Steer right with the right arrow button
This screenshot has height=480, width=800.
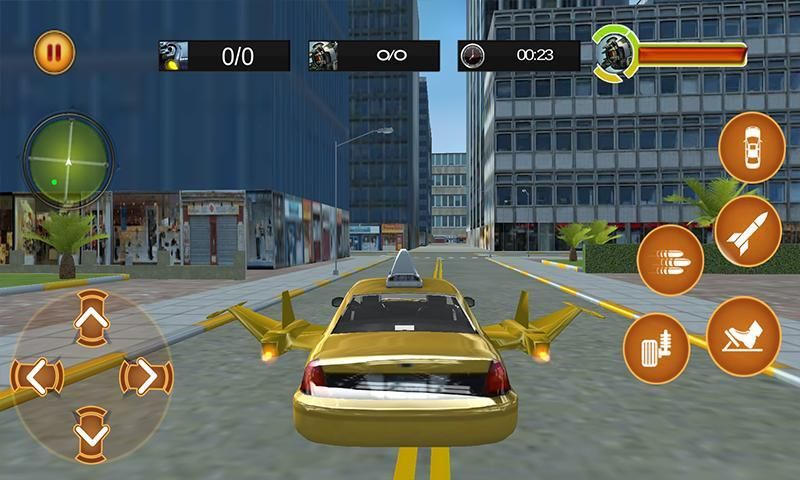point(146,377)
